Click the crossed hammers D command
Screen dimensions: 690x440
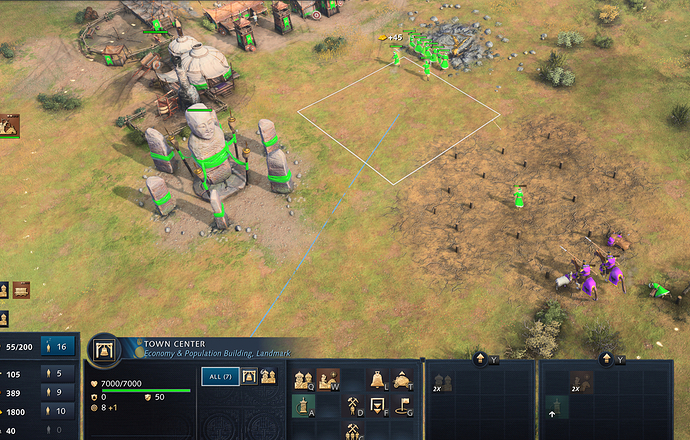tap(353, 405)
